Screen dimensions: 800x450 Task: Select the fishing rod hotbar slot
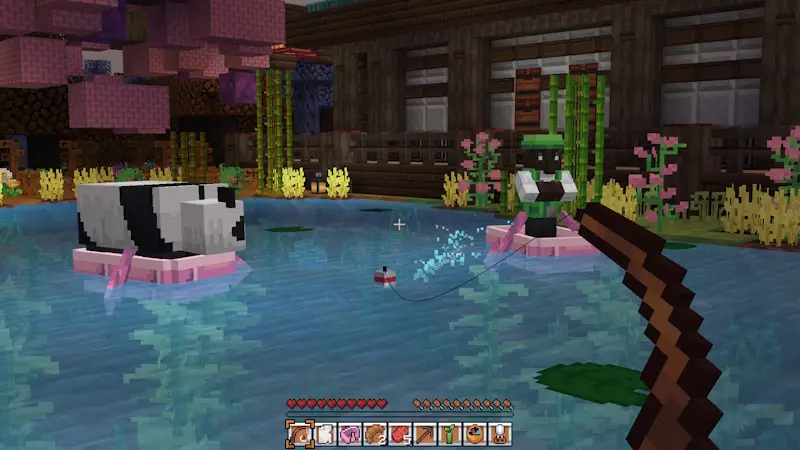(x=299, y=434)
